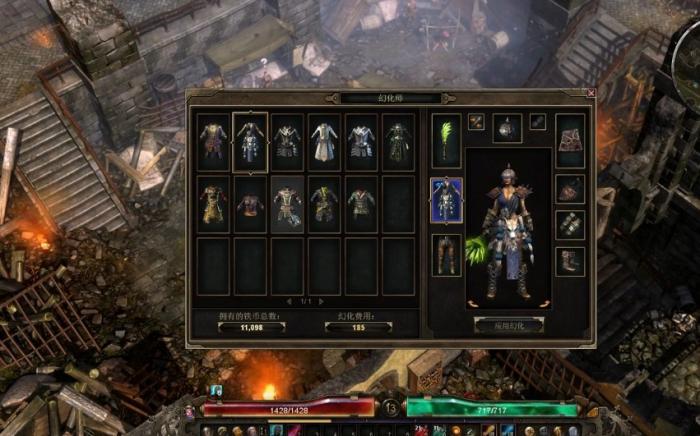Select the highlighted blue and white chest armor
Viewport: 700px width, 436px height.
(x=249, y=141)
